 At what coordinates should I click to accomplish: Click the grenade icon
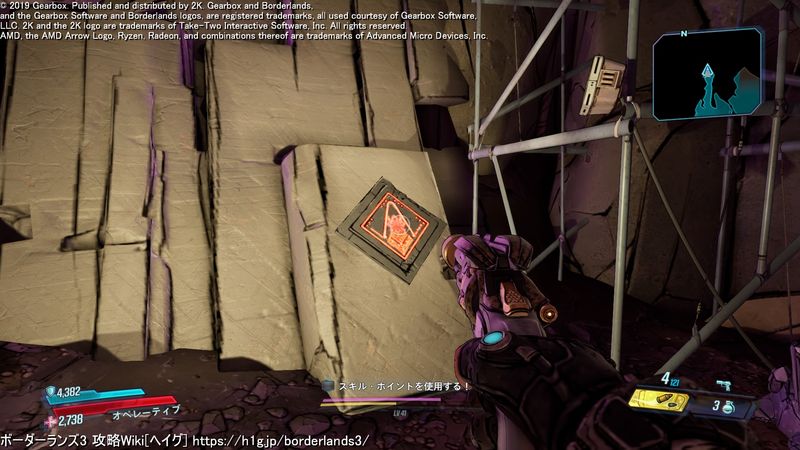731,407
